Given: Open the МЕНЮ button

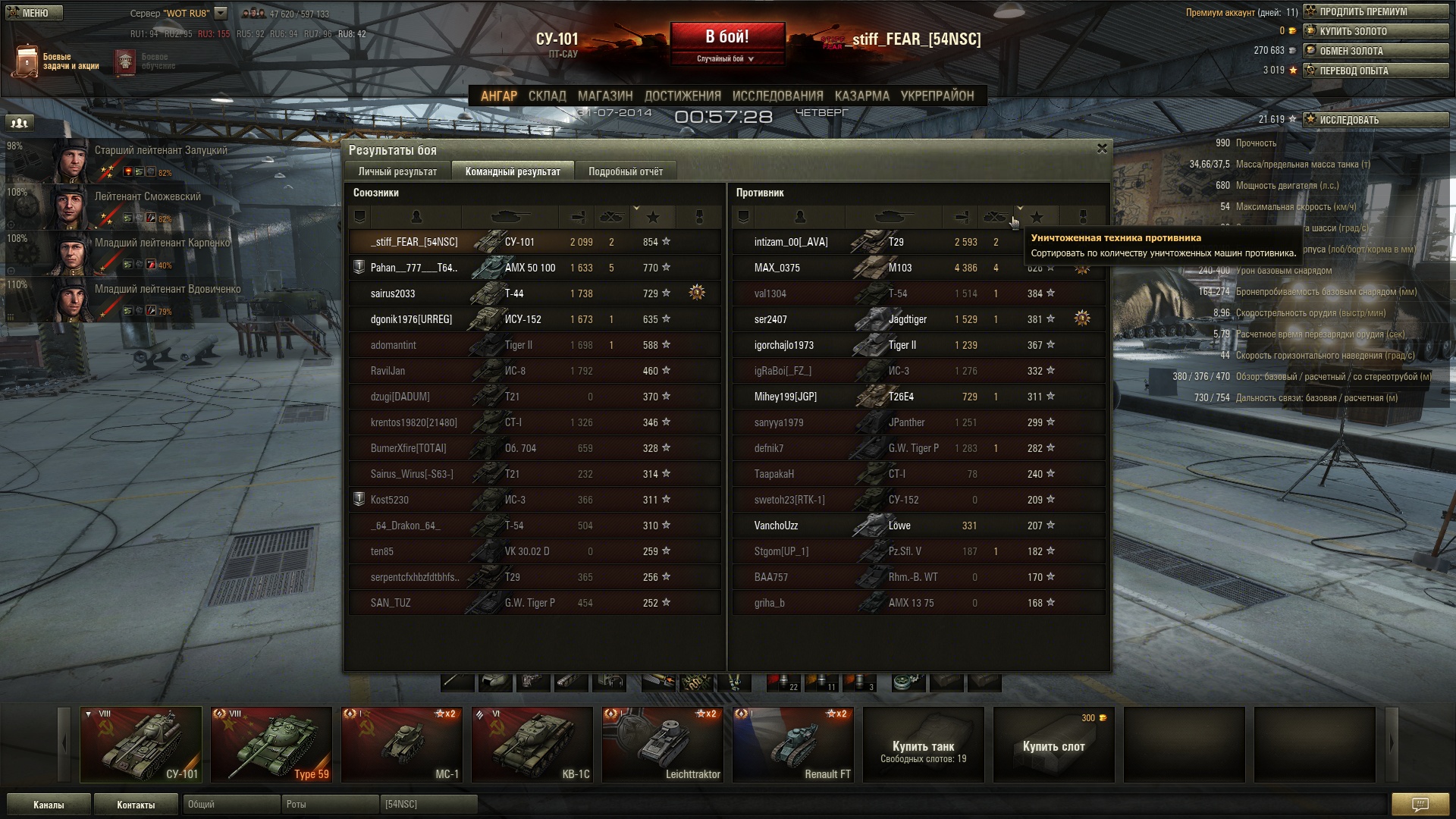Looking at the screenshot, I should click(34, 13).
